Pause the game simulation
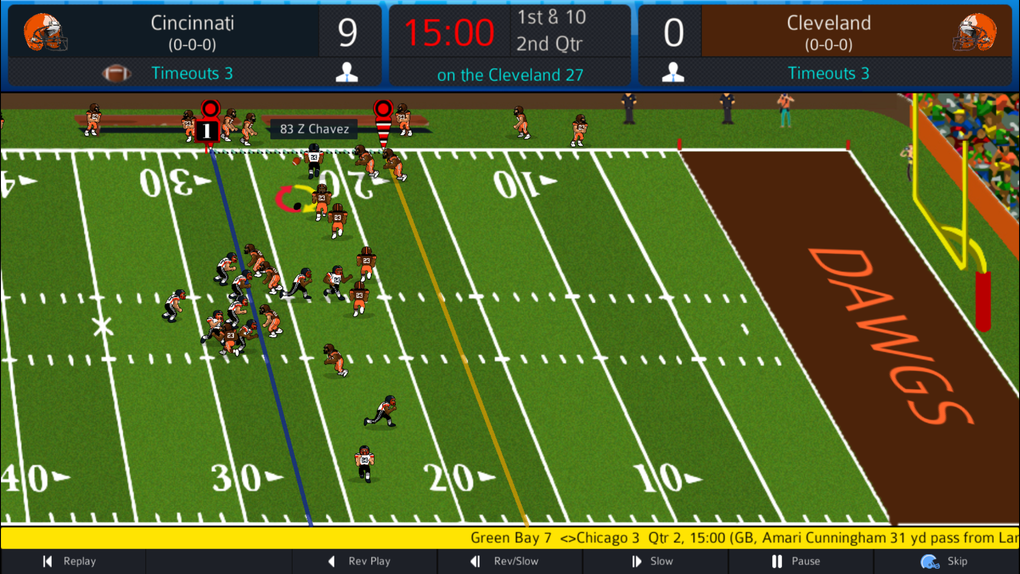 (x=796, y=562)
